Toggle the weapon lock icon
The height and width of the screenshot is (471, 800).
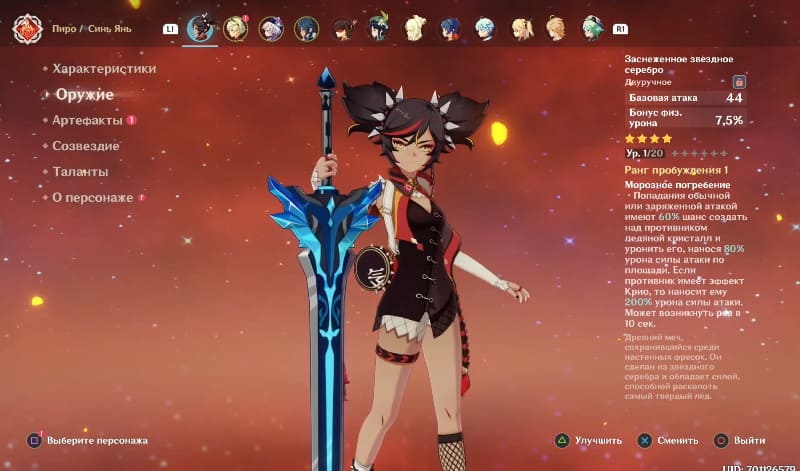pos(739,81)
